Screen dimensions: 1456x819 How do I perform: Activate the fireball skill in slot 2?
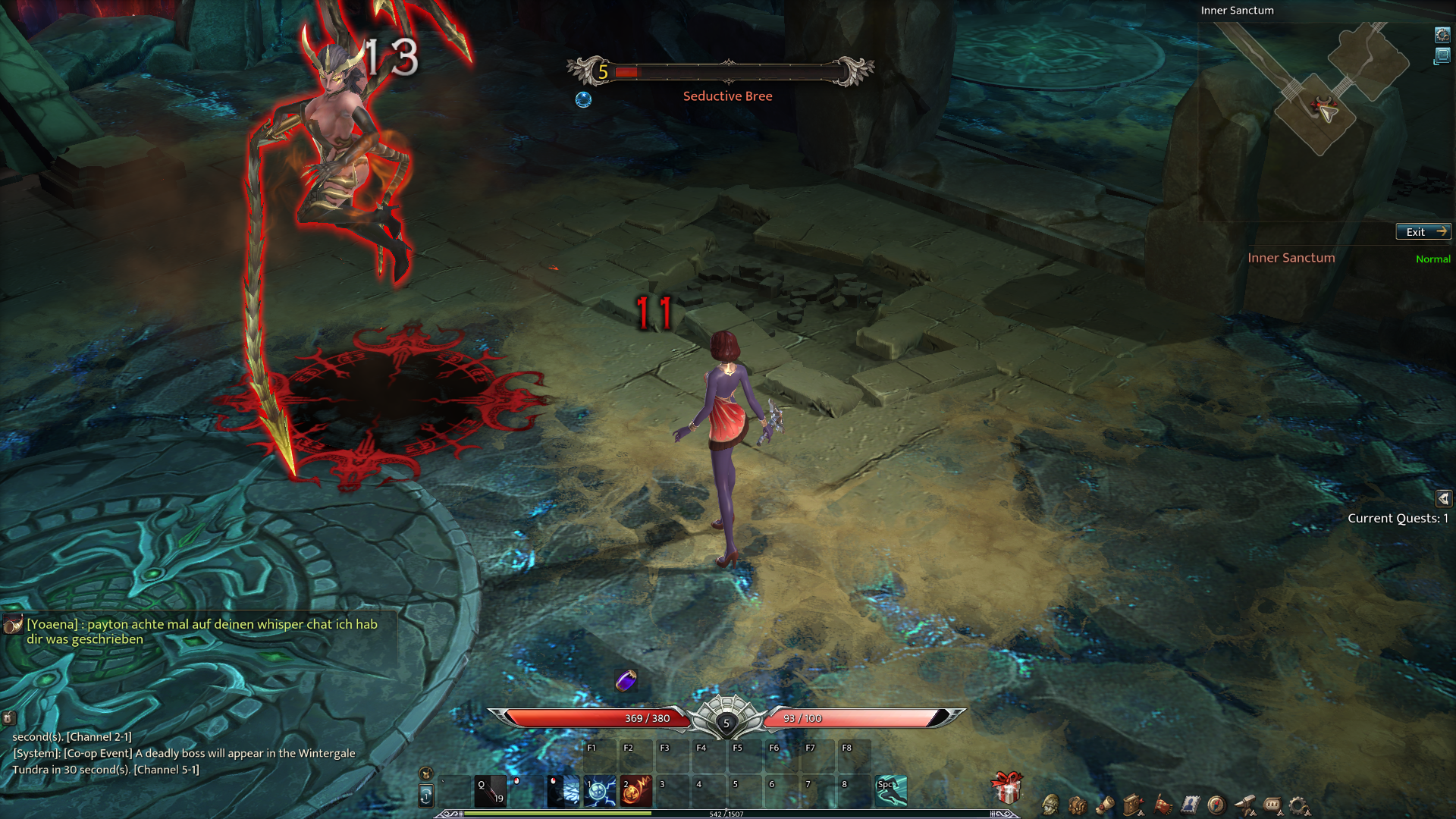click(635, 791)
